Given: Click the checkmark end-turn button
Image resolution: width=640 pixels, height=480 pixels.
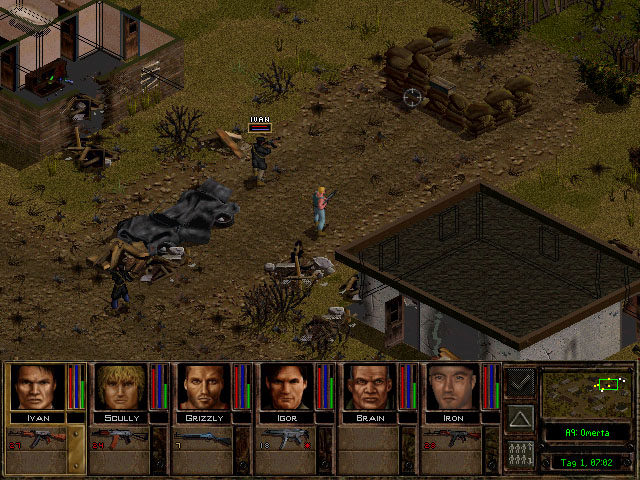Looking at the screenshot, I should [520, 381].
